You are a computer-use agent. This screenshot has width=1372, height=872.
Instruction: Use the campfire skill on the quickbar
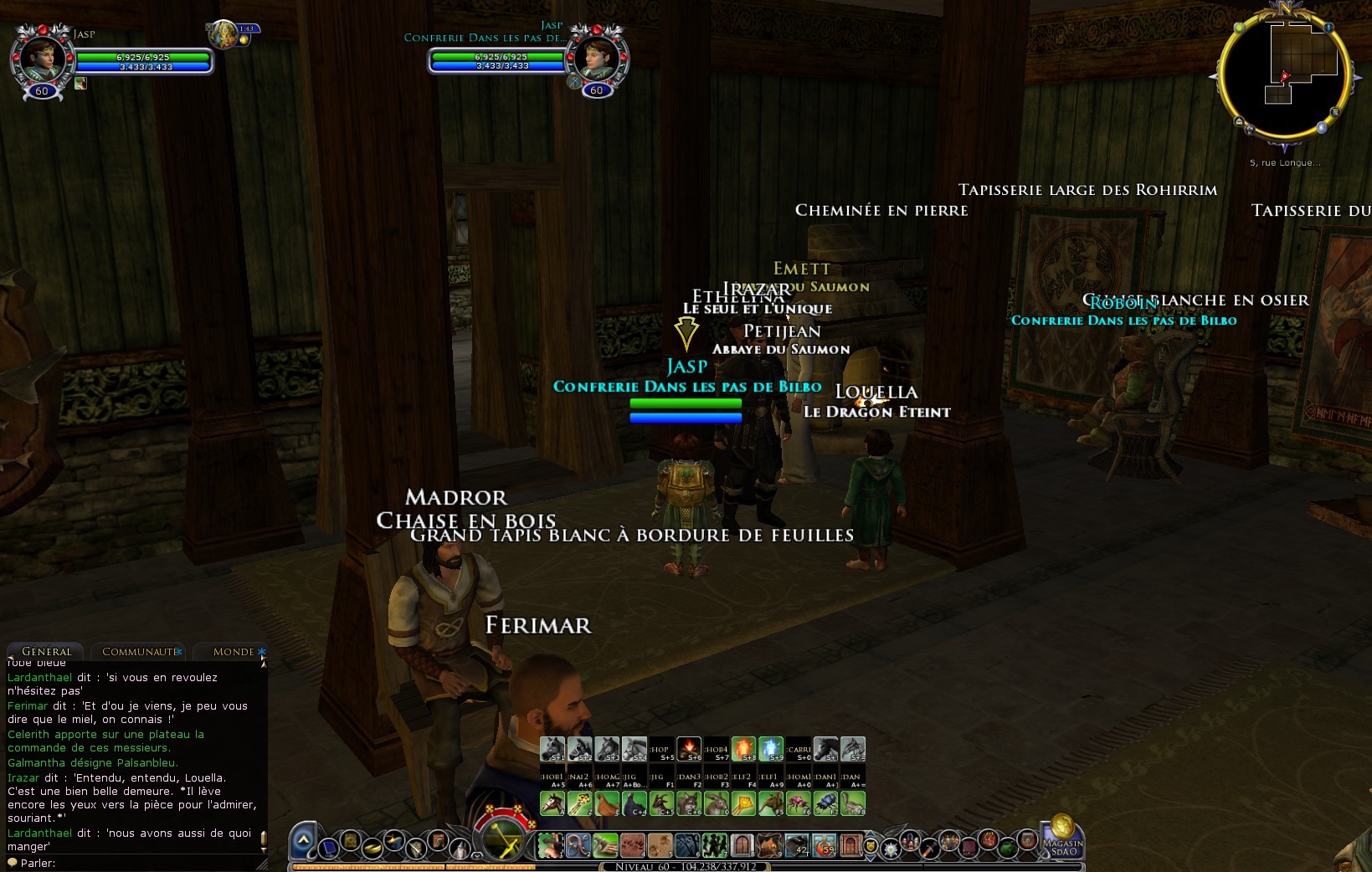(x=688, y=748)
